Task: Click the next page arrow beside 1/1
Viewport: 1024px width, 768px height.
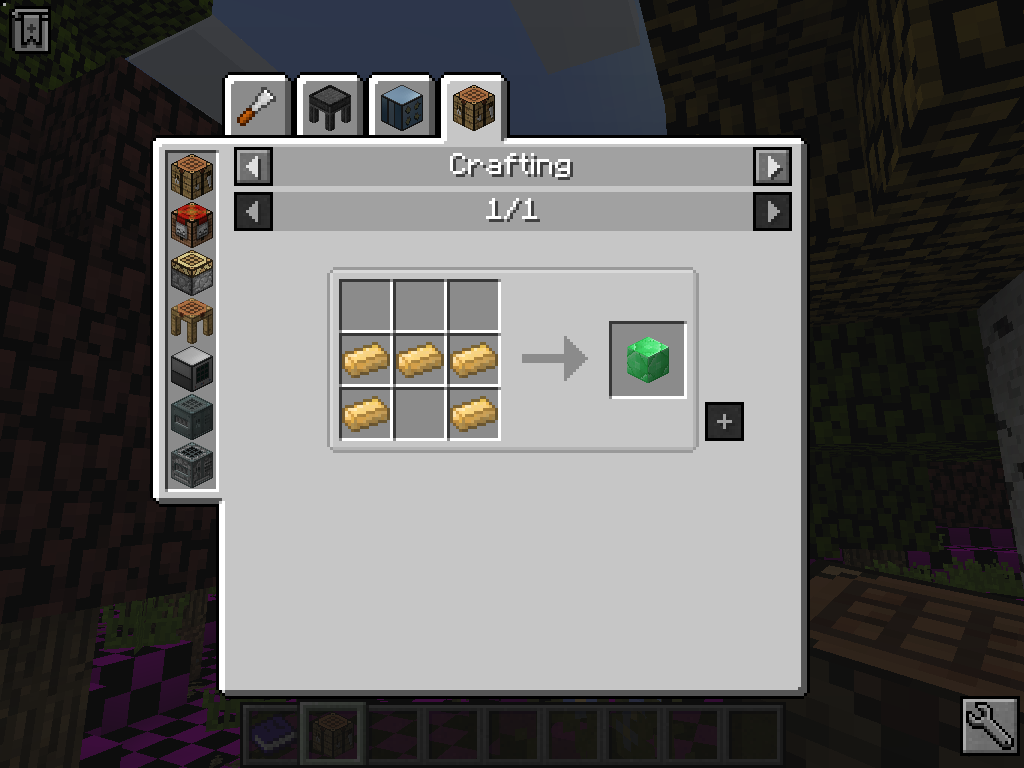Action: tap(772, 211)
